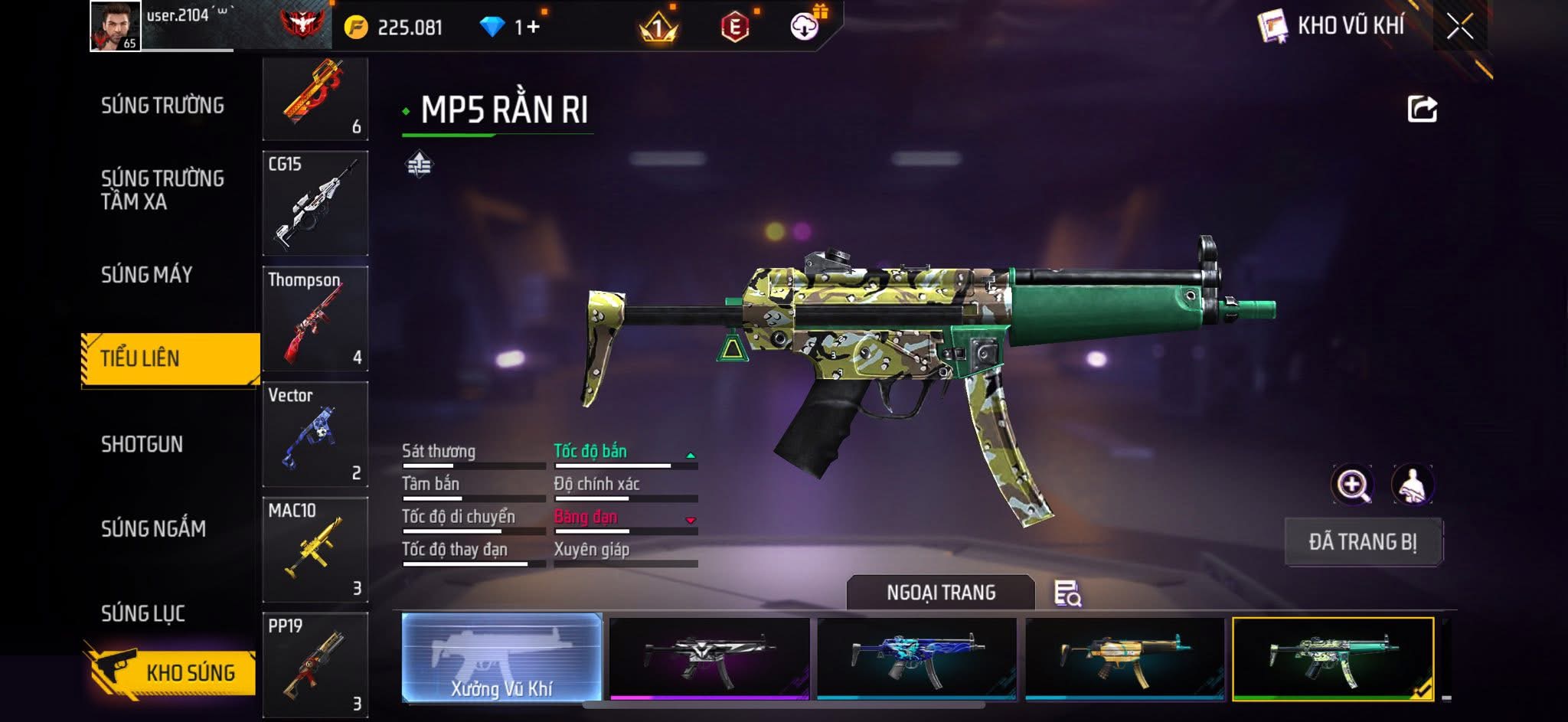The height and width of the screenshot is (722, 1568).
Task: Choose the Thompson weapon tile
Action: click(x=315, y=319)
